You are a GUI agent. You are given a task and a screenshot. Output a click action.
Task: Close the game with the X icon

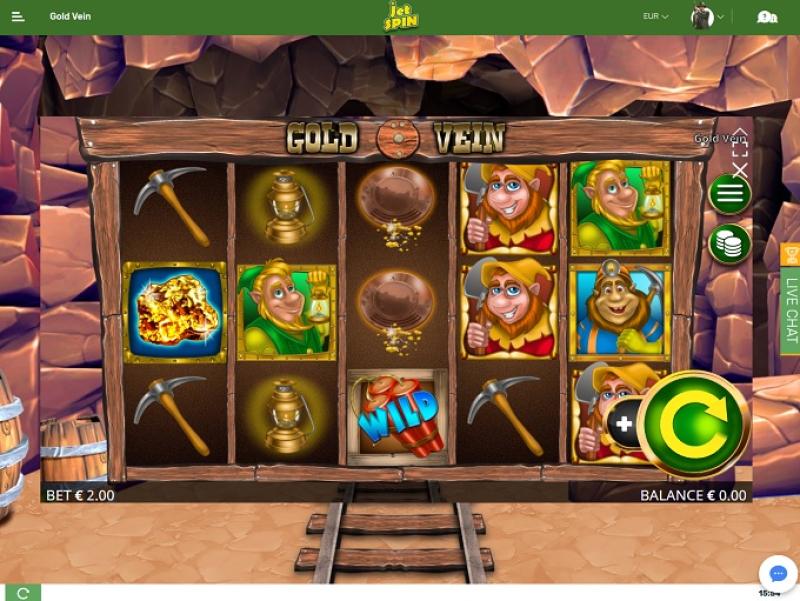click(x=740, y=170)
